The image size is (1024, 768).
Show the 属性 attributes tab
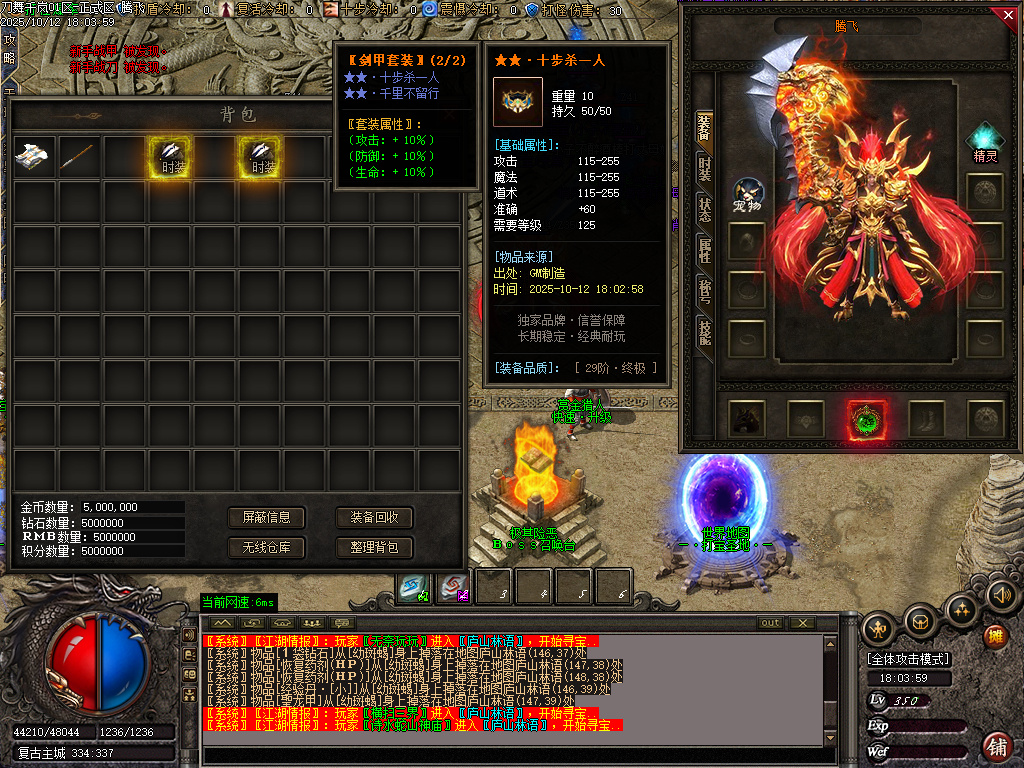[704, 251]
